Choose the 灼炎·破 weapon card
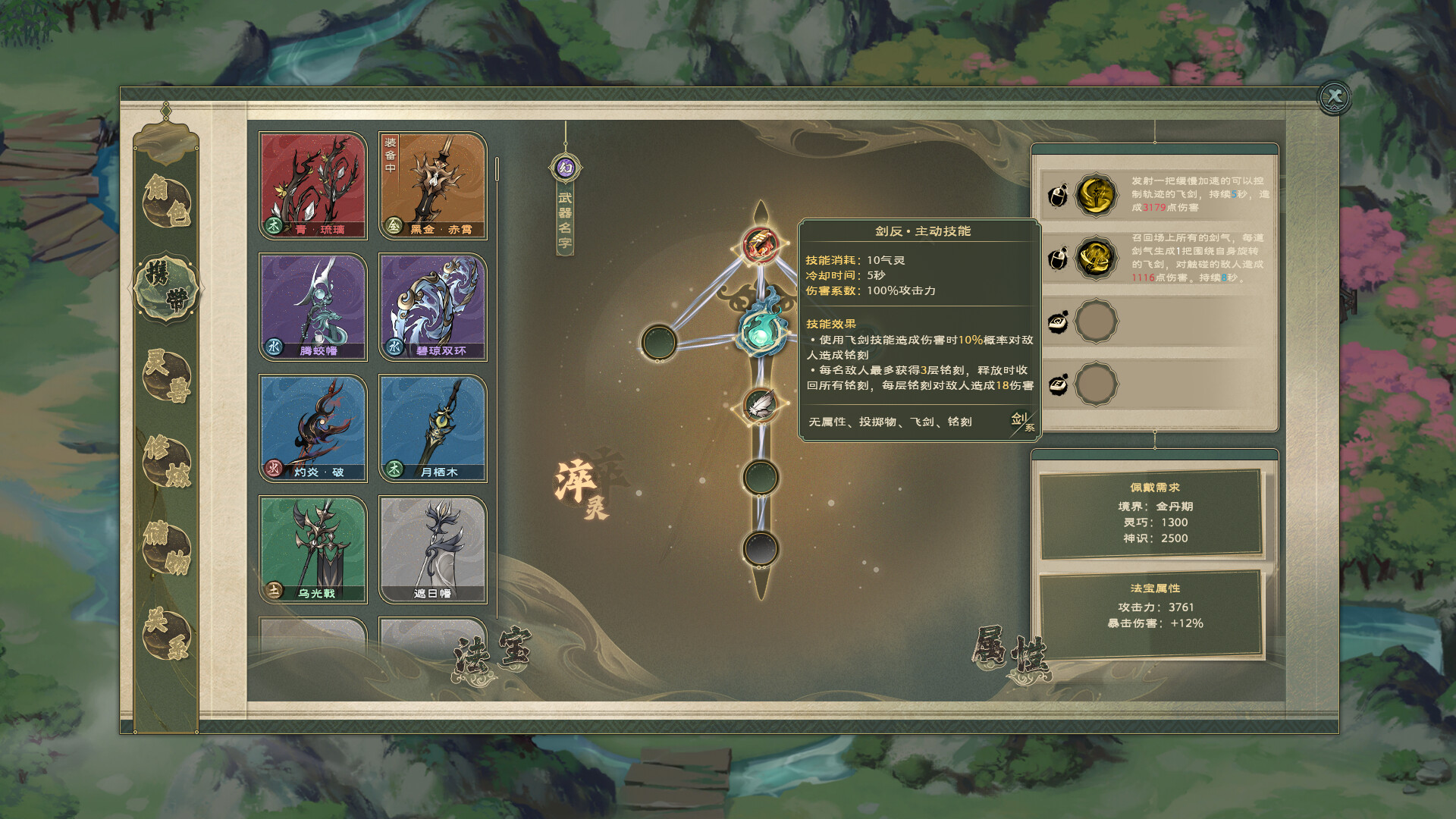 [x=313, y=428]
